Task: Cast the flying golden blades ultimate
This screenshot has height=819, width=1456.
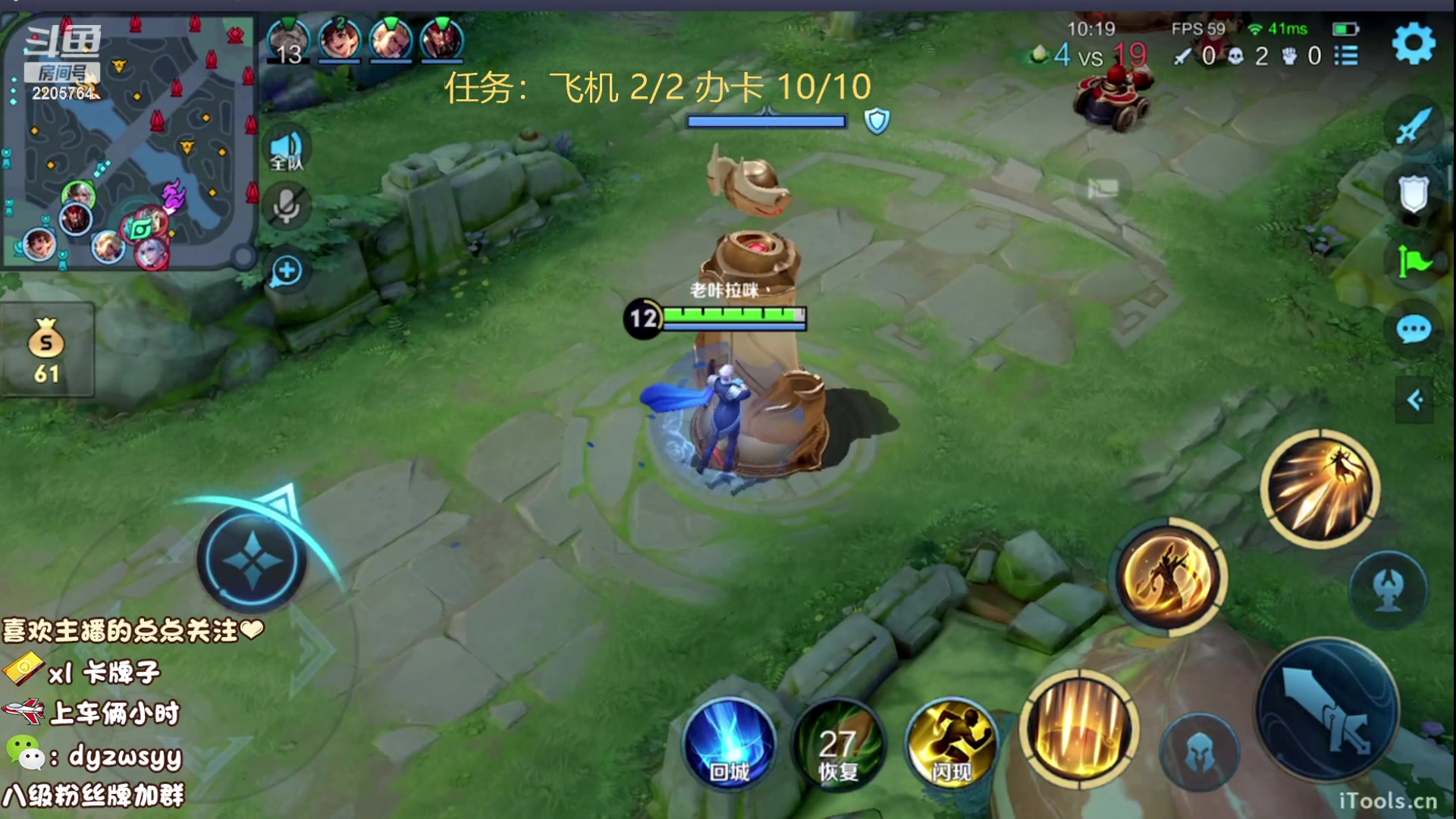Action: click(1320, 488)
